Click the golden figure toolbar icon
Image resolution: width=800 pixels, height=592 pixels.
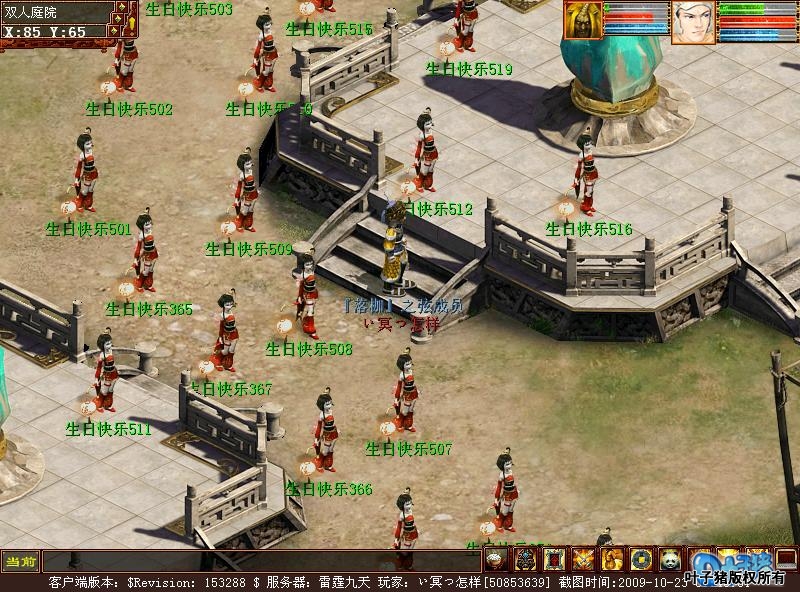612,560
